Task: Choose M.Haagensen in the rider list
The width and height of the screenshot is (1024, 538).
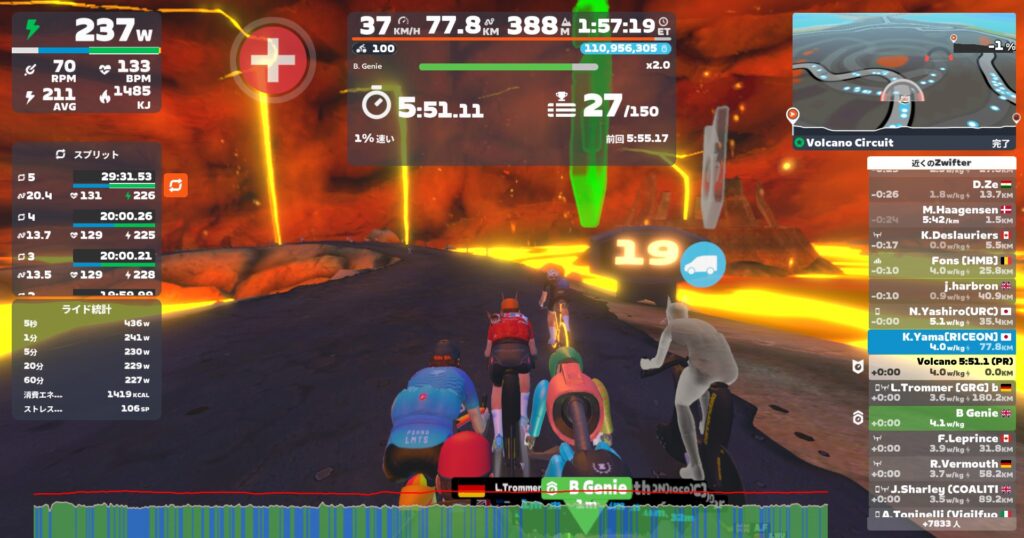Action: 940,214
